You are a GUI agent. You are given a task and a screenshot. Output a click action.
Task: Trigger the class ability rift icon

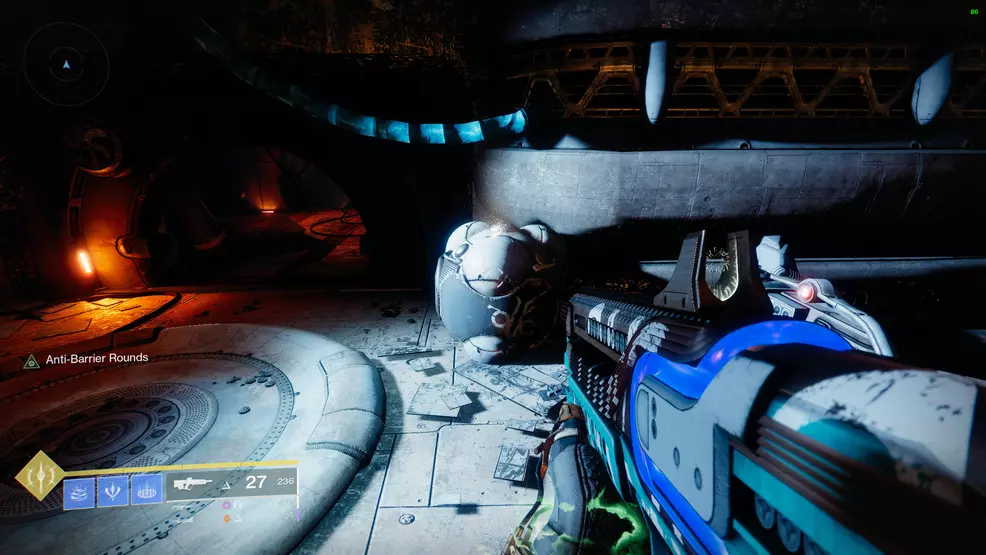click(x=146, y=490)
